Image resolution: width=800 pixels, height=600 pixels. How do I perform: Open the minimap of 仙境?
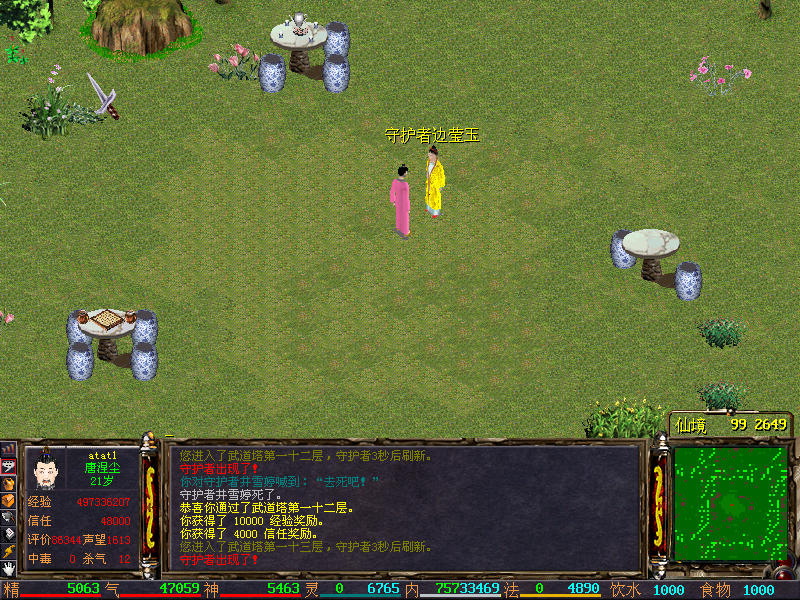[x=730, y=503]
